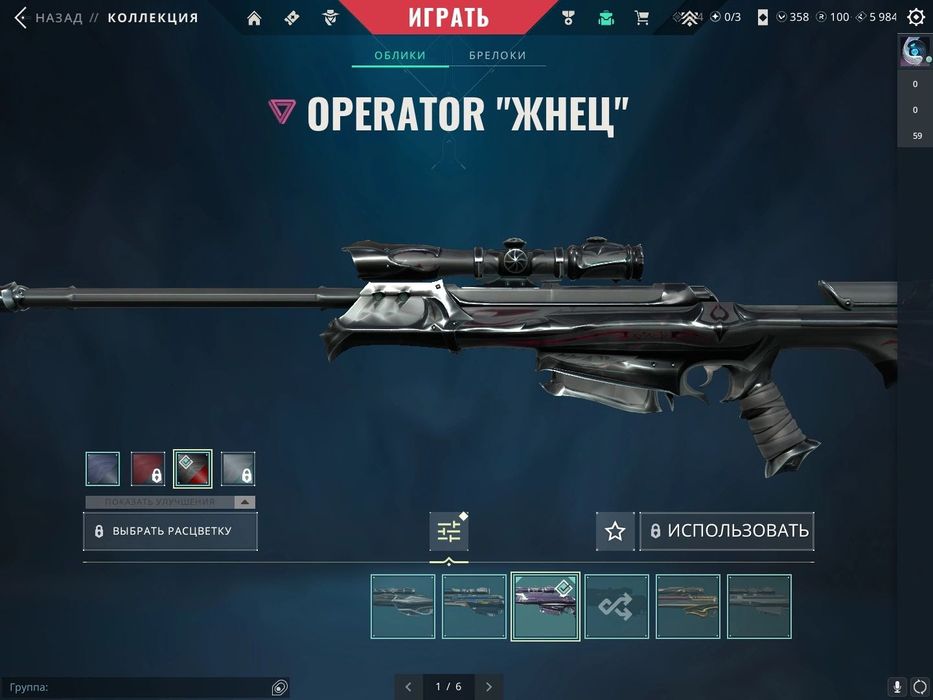Click the ВЫБРАТЬ РАСЦВЕТКУ button

pyautogui.click(x=170, y=531)
